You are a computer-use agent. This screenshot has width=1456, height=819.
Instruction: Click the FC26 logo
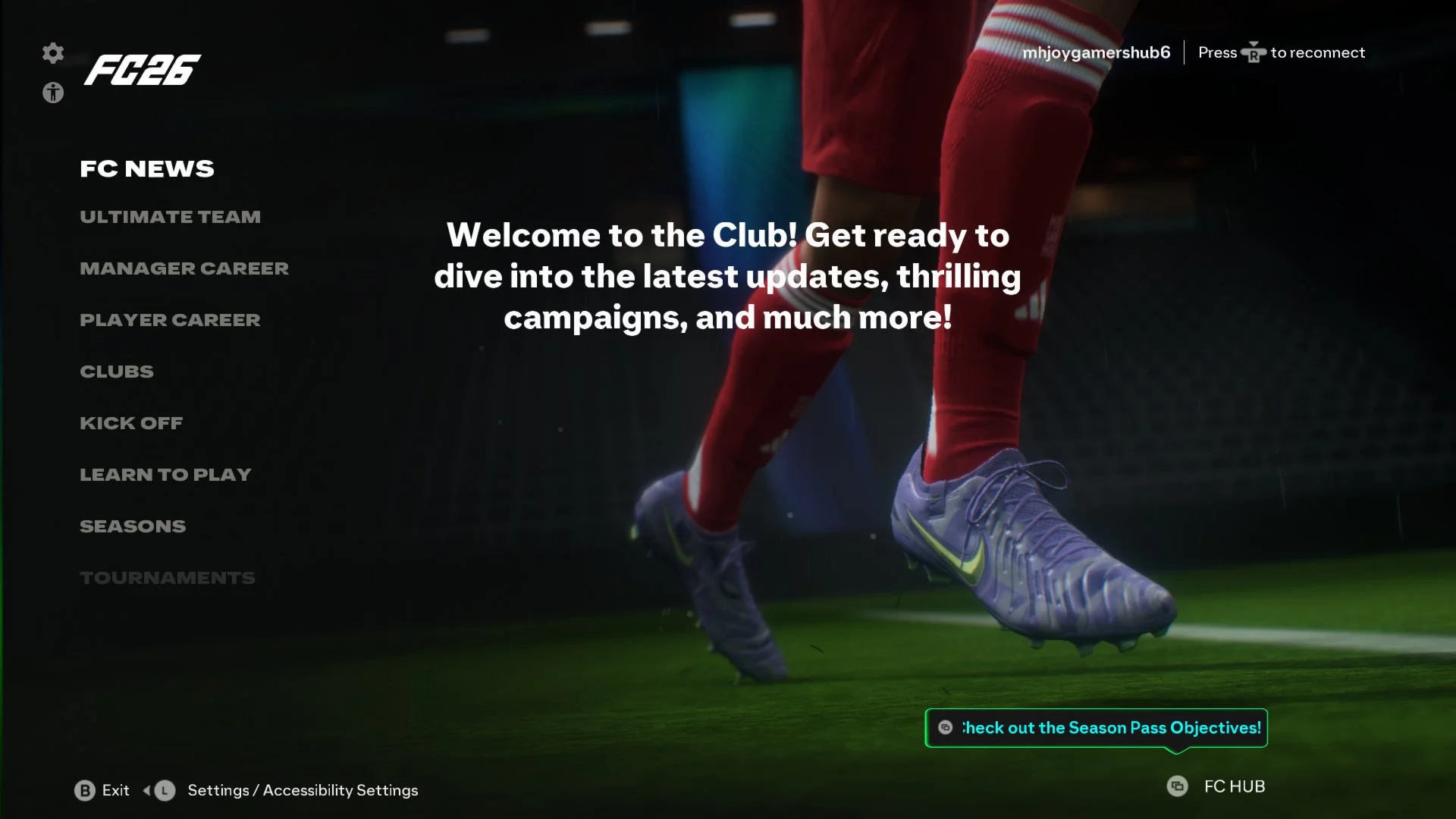(x=144, y=72)
